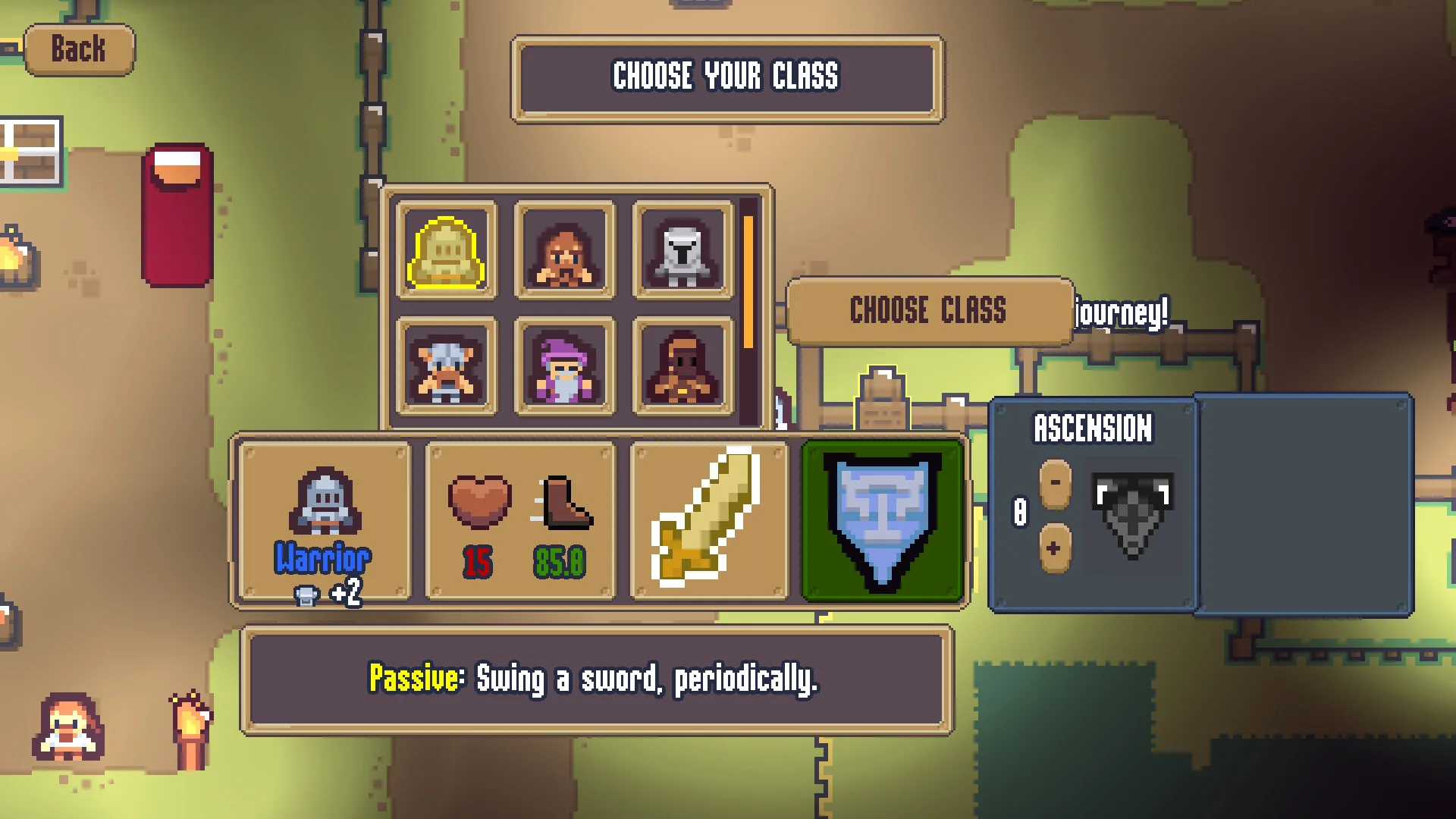Viewport: 1456px width, 819px height.
Task: Go back using the Back button
Action: 79,50
